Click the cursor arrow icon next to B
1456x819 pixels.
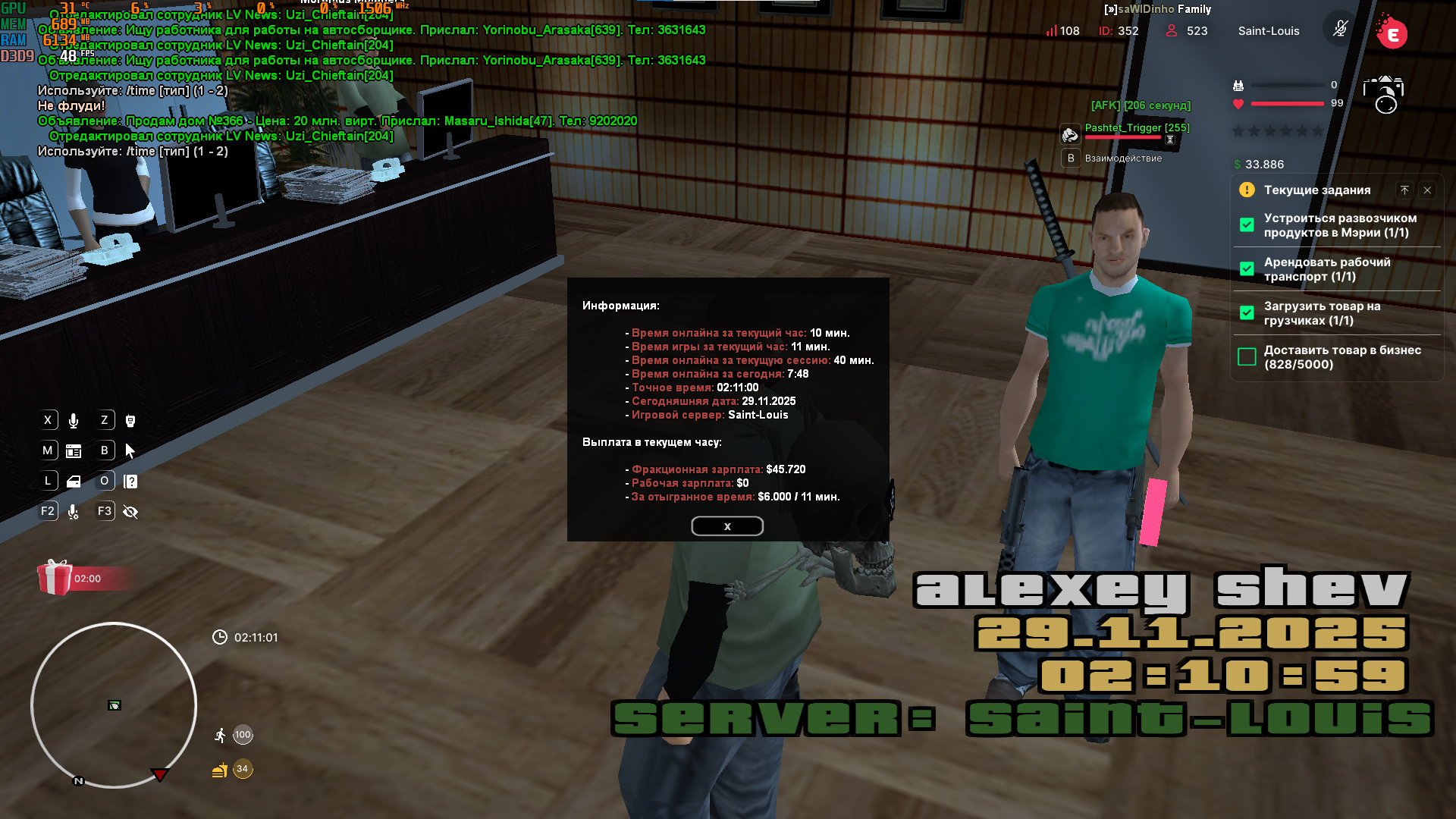click(x=130, y=451)
